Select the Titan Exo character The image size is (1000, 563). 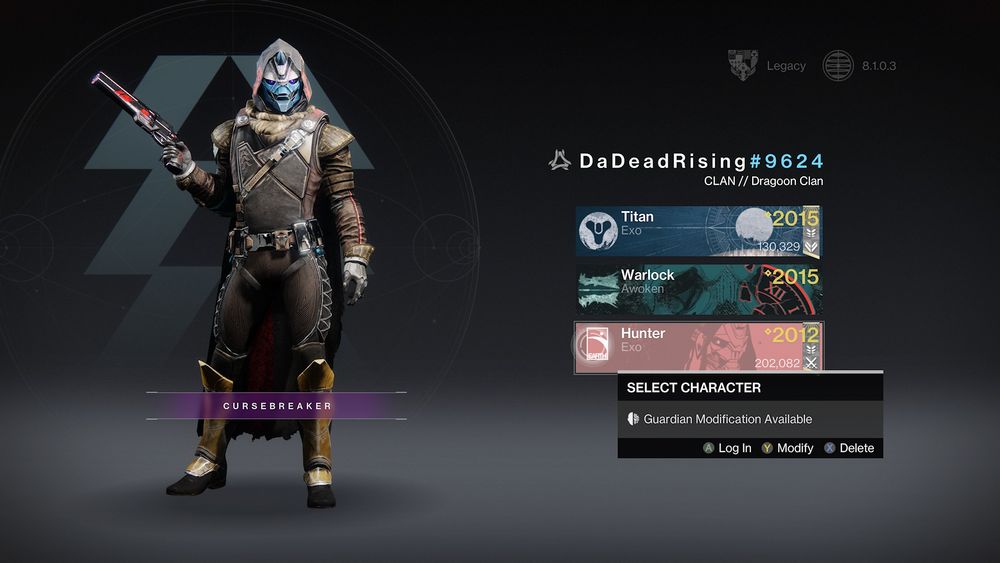pyautogui.click(x=697, y=232)
